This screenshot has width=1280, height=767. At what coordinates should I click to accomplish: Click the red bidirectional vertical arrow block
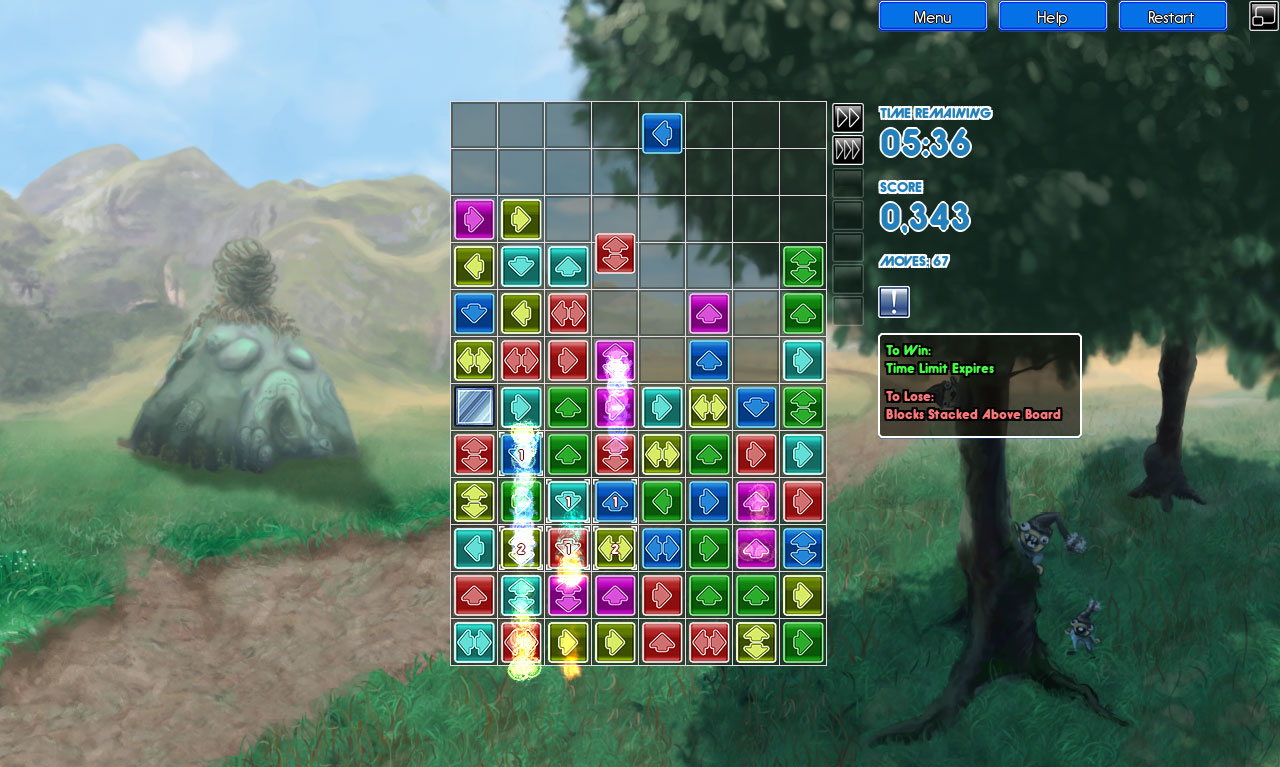(x=615, y=255)
